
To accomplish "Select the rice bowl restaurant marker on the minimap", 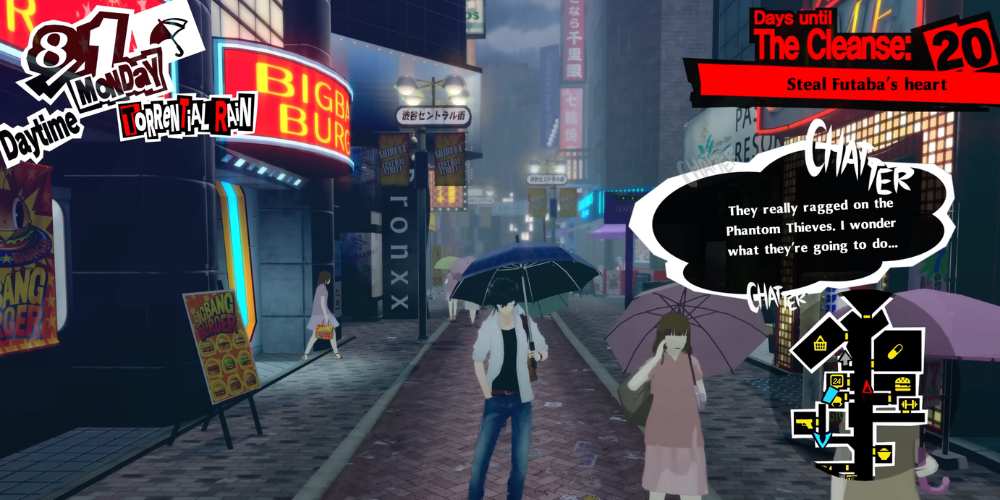I will pyautogui.click(x=884, y=455).
